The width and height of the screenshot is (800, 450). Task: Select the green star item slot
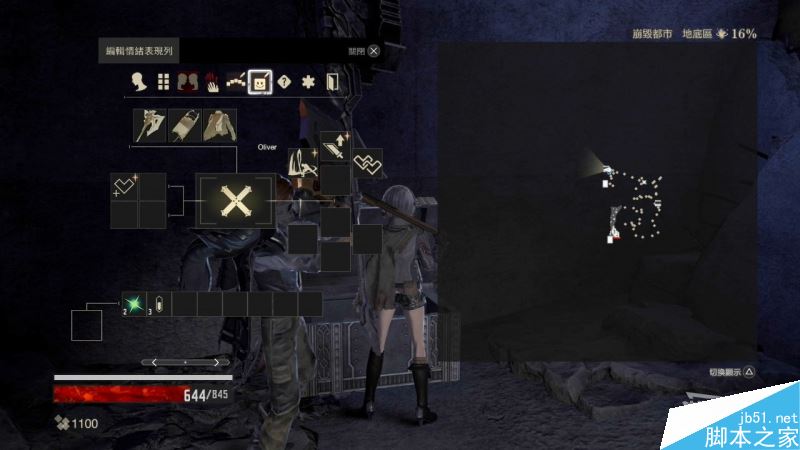[134, 303]
